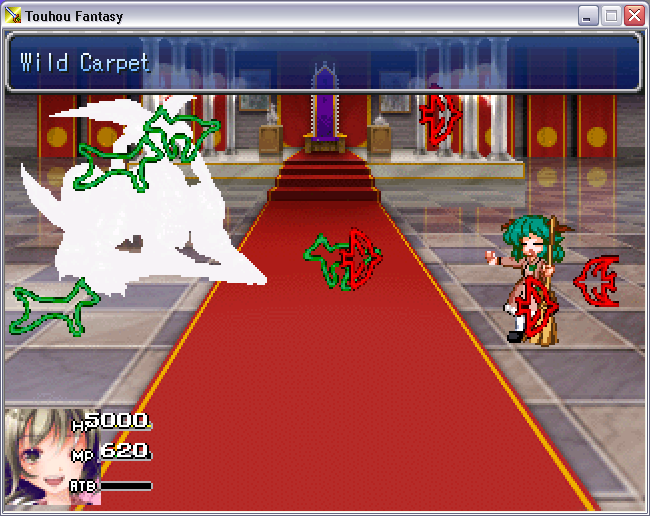Screen dimensions: 650x516
Task: Close the Touhou Fantasy window
Action: (634, 16)
